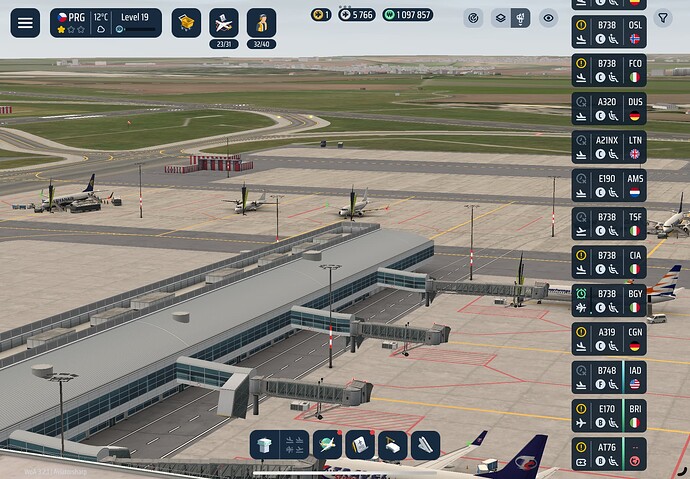690x479 pixels.
Task: Open the globe airplane destinations button
Action: pos(328,445)
